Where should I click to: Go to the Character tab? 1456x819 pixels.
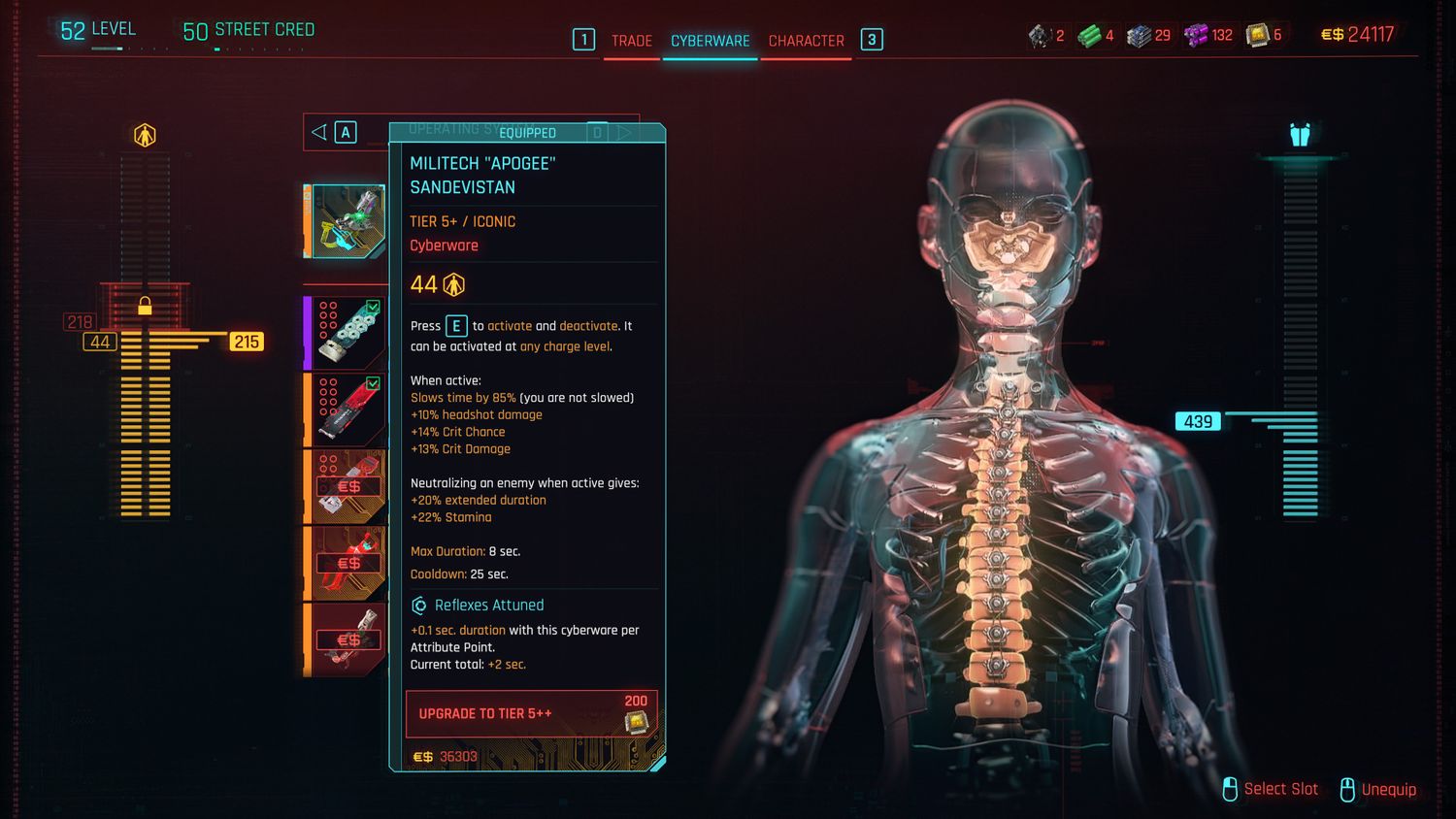(806, 41)
